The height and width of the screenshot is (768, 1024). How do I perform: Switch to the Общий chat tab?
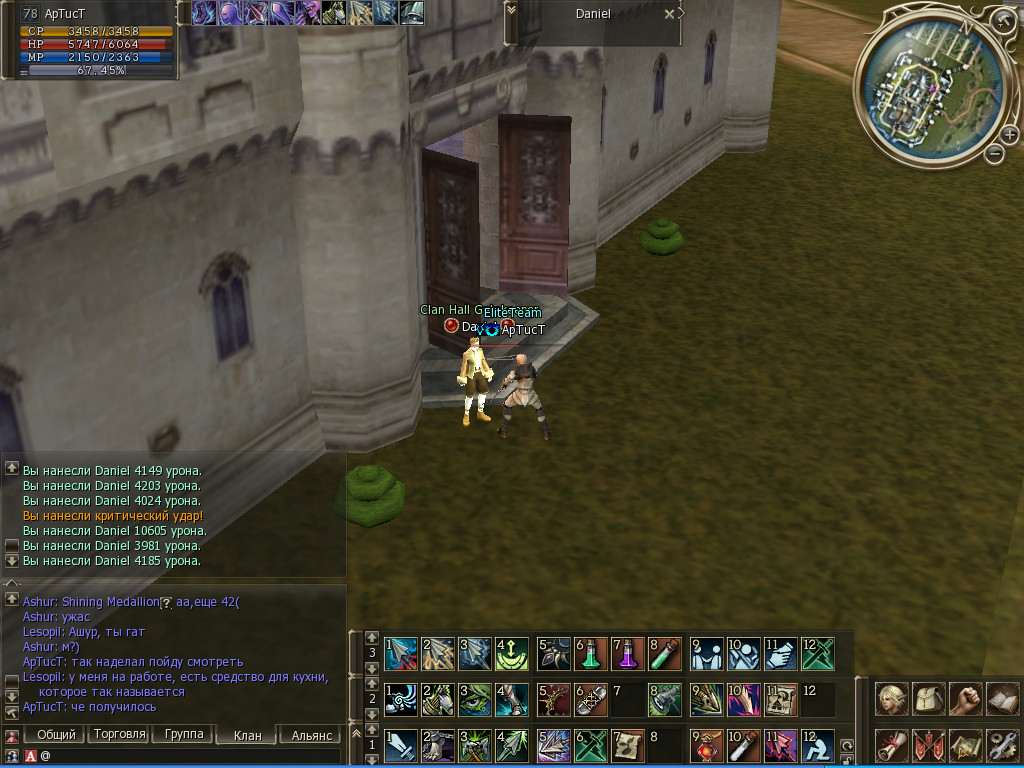(57, 735)
